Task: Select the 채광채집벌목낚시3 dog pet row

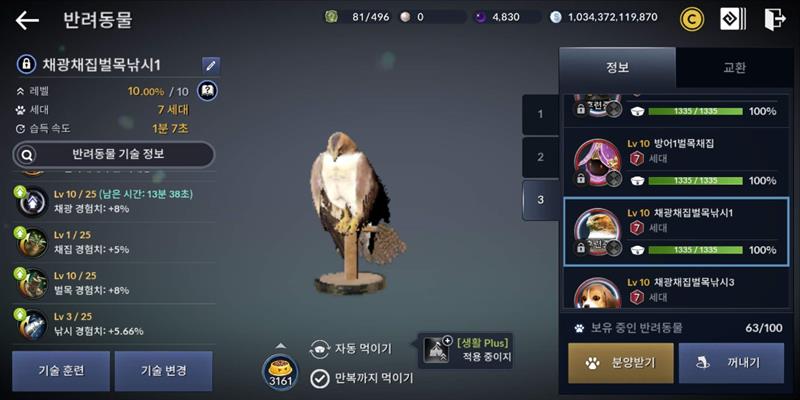Action: (677, 291)
